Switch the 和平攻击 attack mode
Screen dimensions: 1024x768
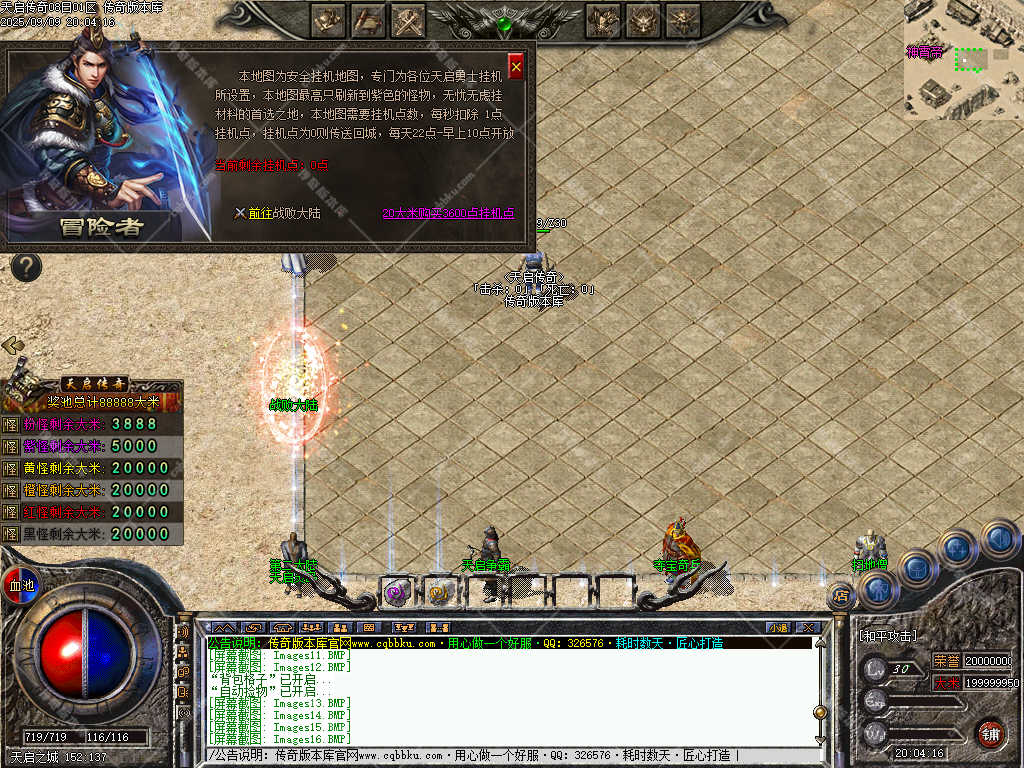coord(889,635)
